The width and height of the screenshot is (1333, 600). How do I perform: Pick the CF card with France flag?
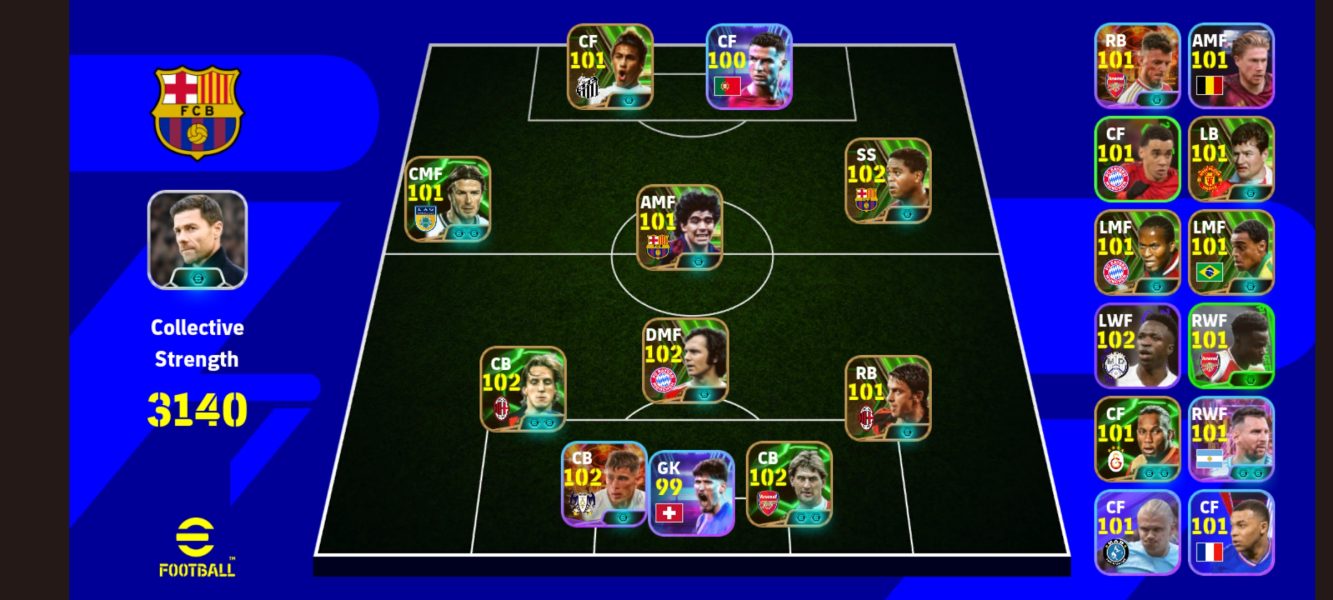(1231, 533)
